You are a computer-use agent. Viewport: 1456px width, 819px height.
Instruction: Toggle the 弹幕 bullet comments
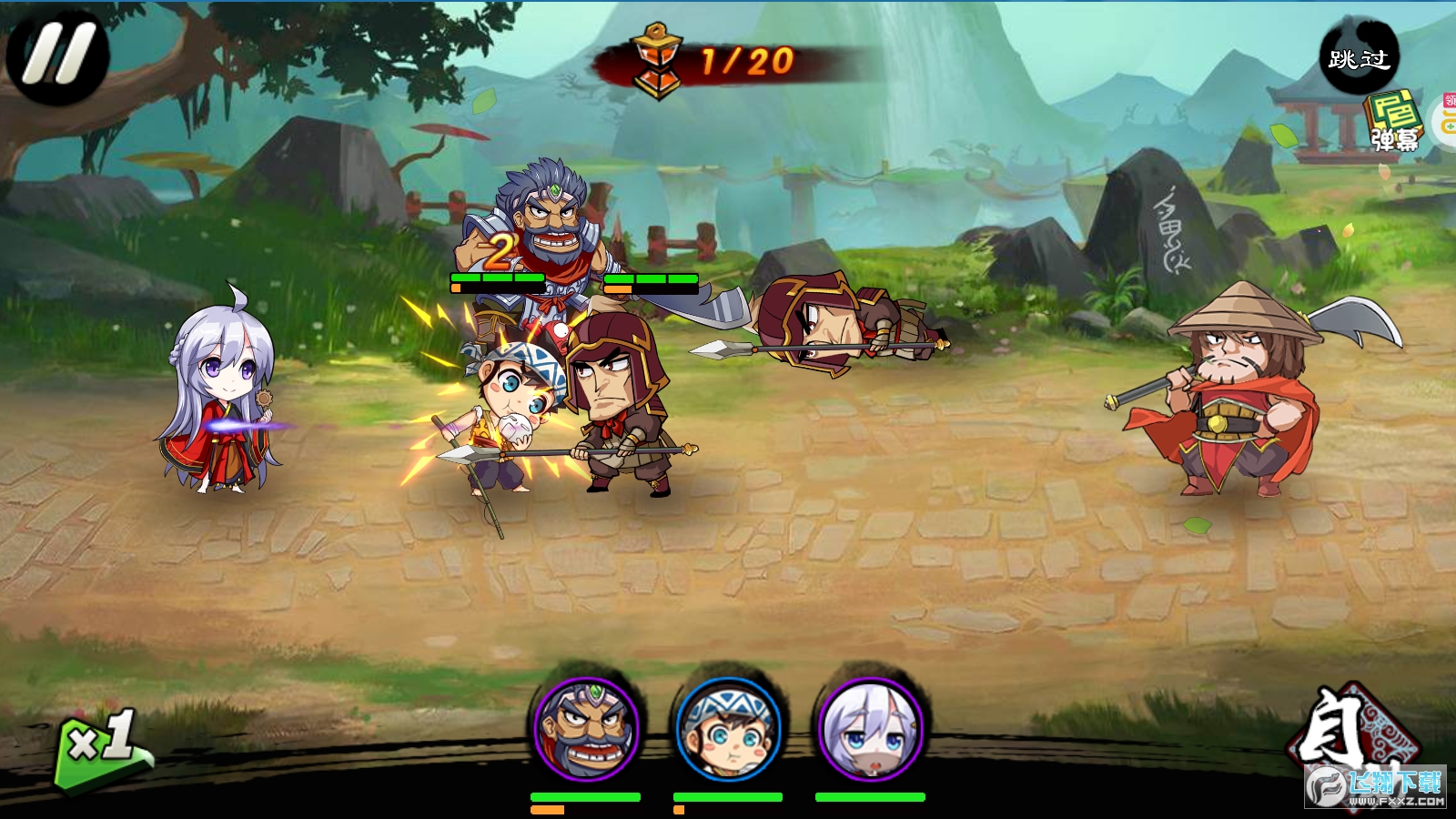click(1394, 122)
